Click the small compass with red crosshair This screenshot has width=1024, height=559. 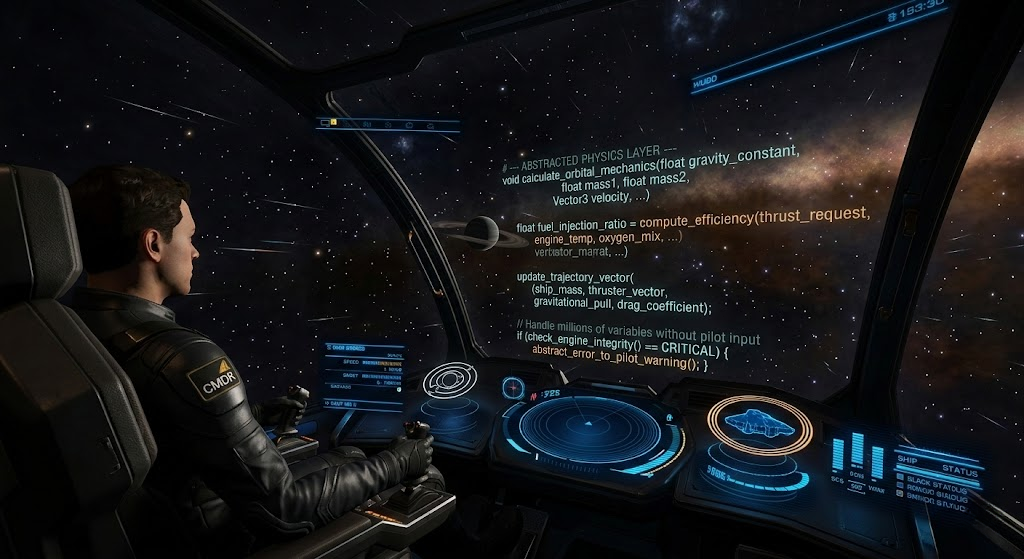[x=514, y=387]
